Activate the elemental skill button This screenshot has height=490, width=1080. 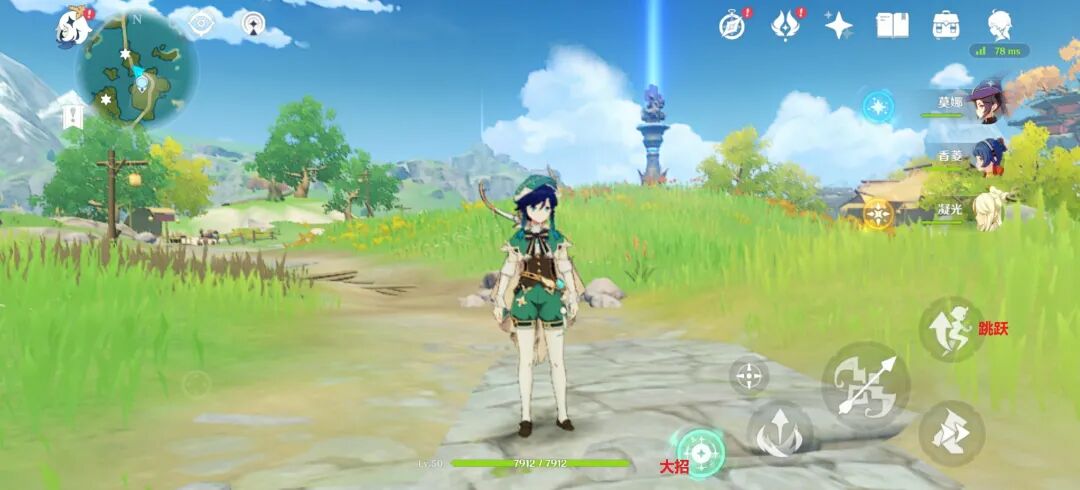[780, 433]
